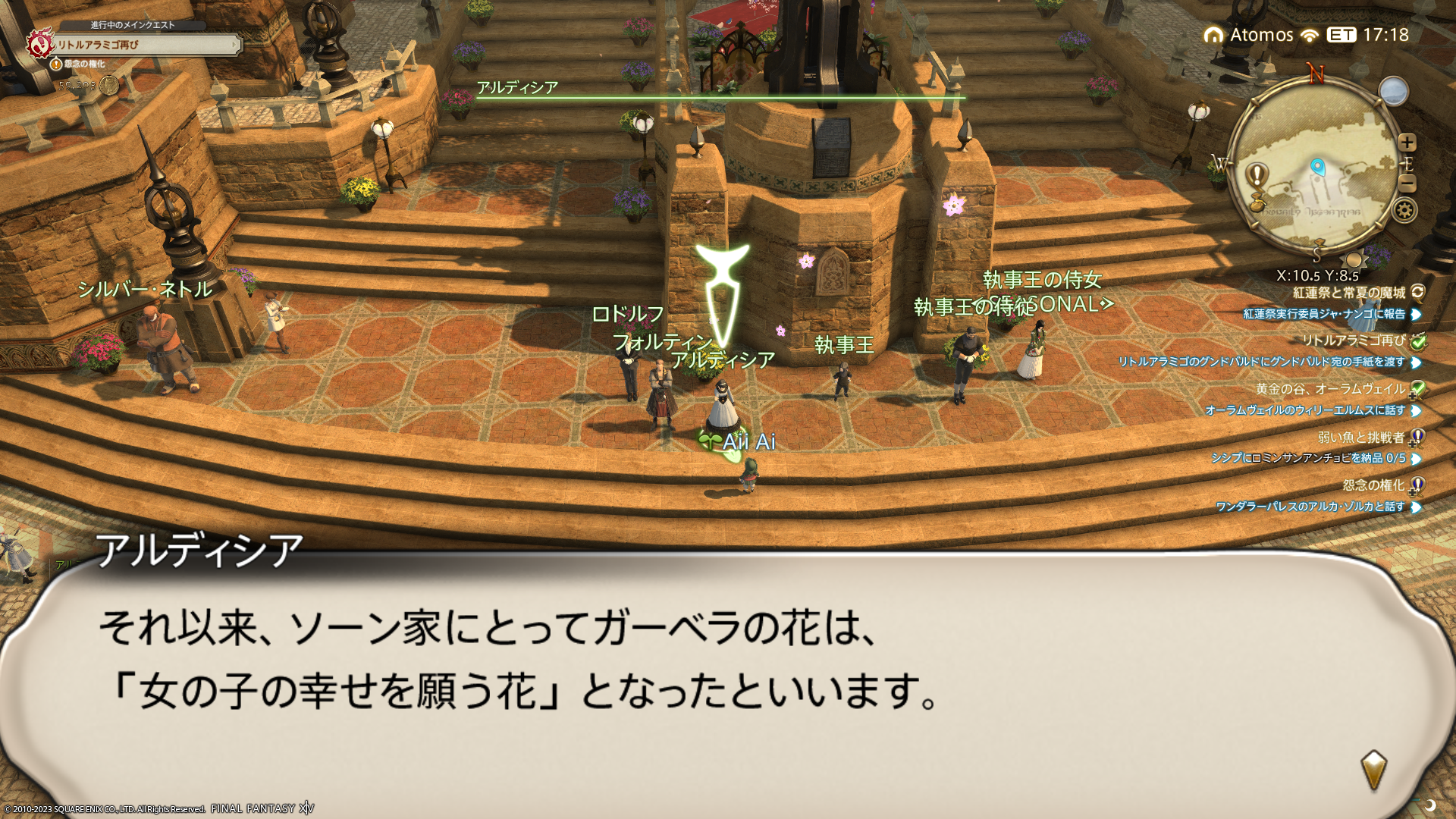Click the weather icon above minimap
The image size is (1456, 819).
pyautogui.click(x=1393, y=92)
